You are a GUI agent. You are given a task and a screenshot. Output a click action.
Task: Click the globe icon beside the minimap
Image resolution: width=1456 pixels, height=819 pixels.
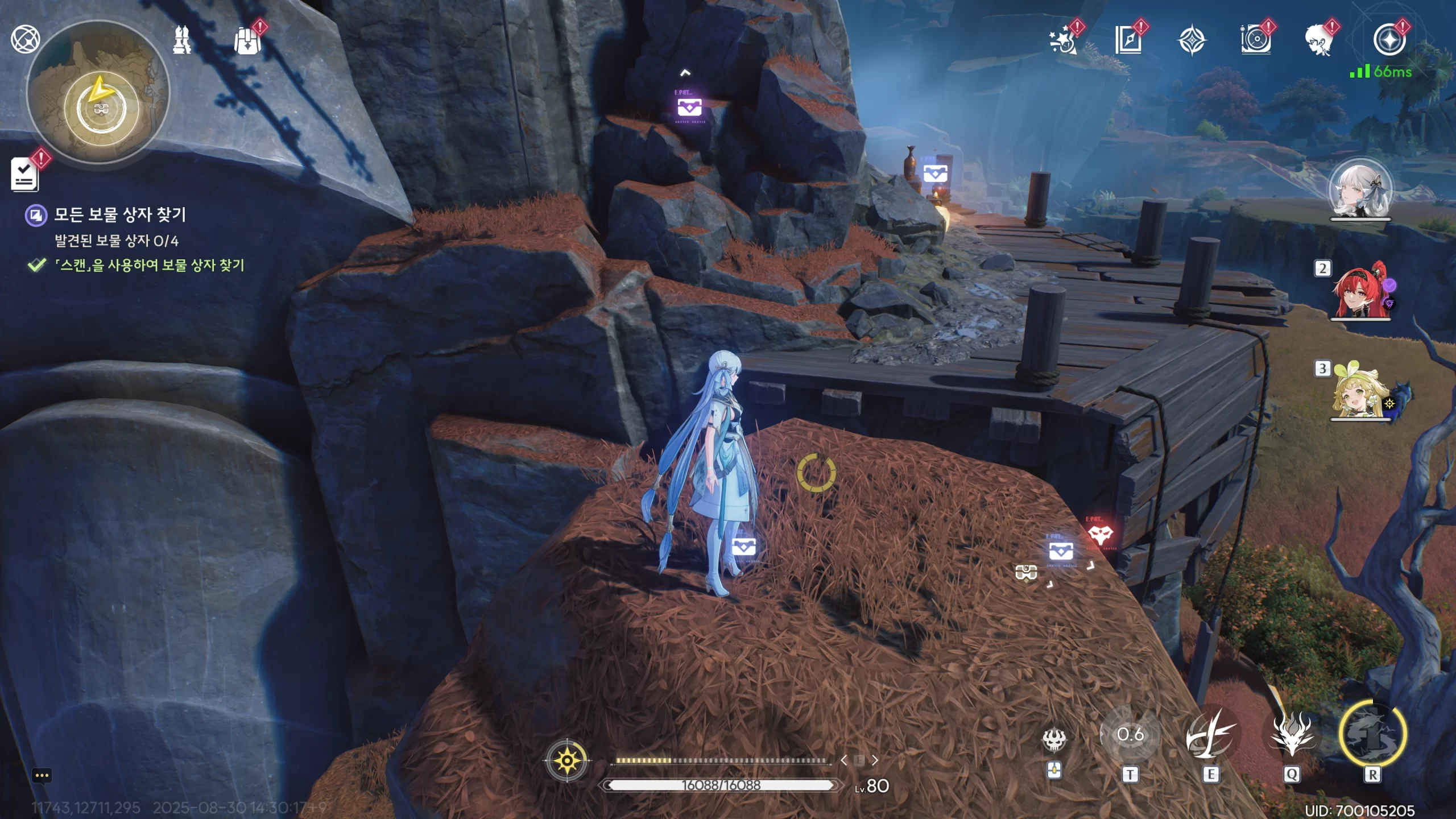[x=26, y=39]
